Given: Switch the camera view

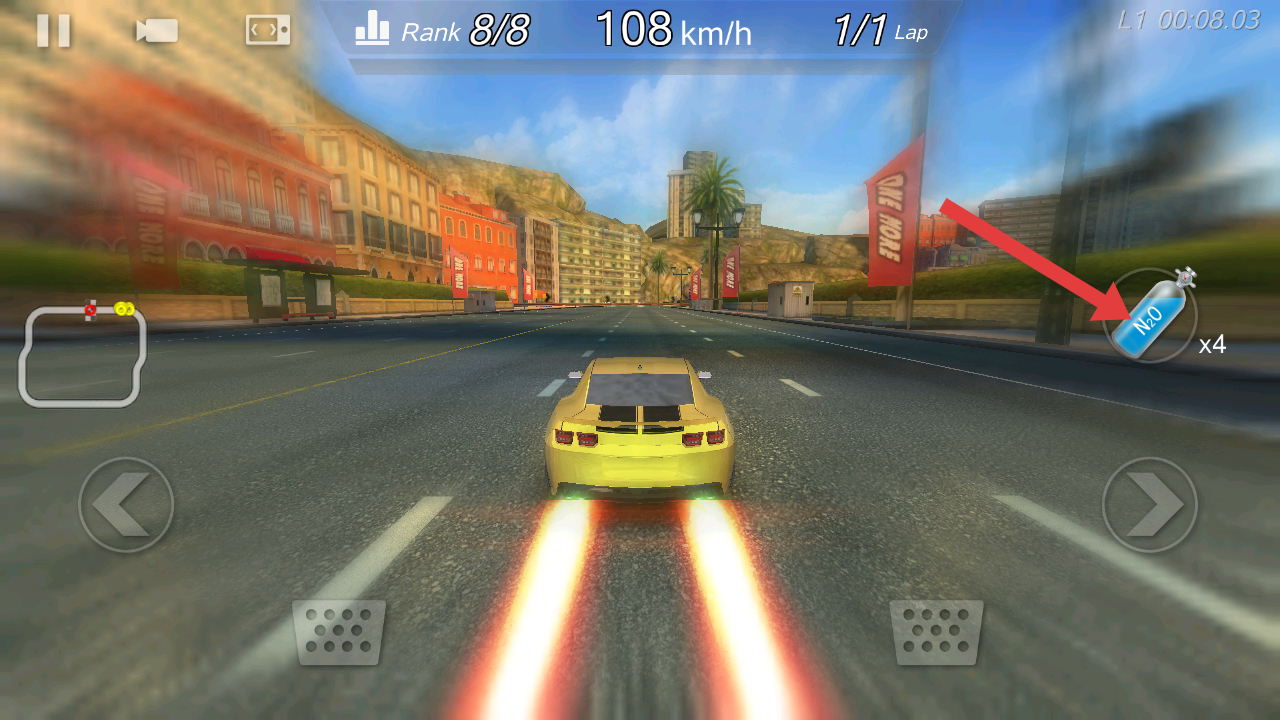Looking at the screenshot, I should [157, 31].
